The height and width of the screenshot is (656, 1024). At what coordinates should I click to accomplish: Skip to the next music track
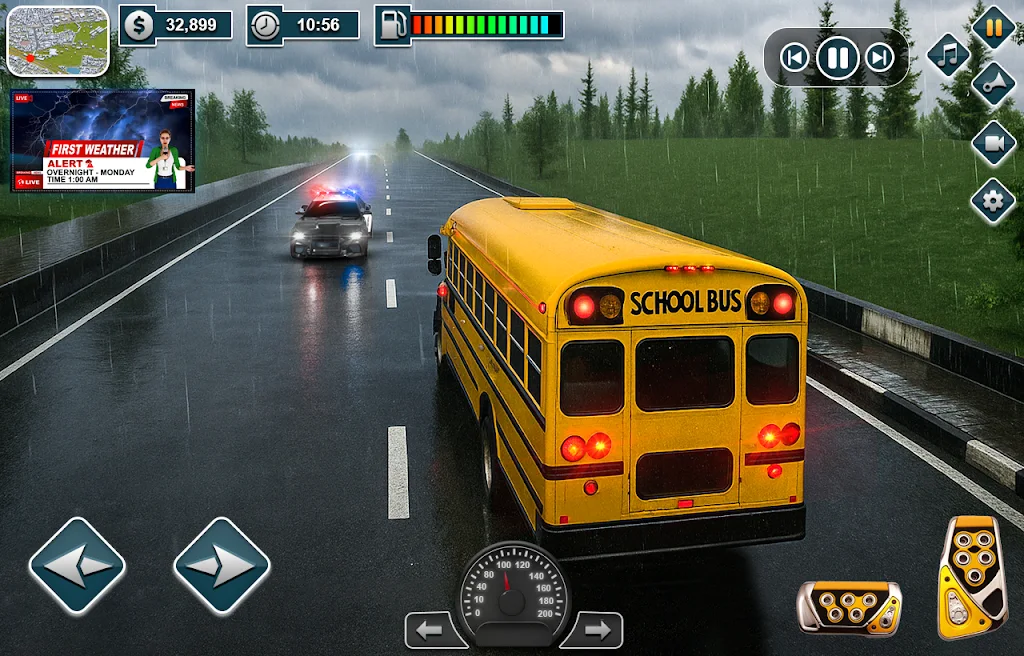click(880, 58)
